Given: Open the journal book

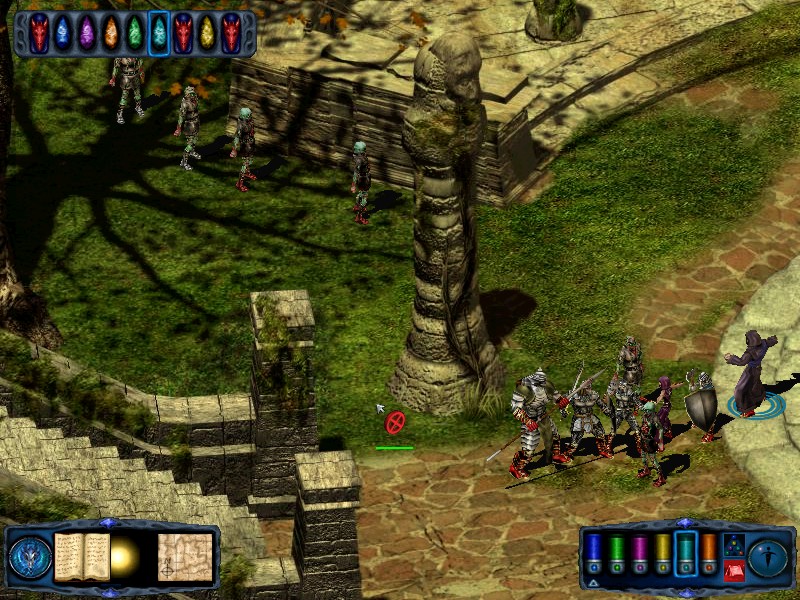Looking at the screenshot, I should coord(81,556).
